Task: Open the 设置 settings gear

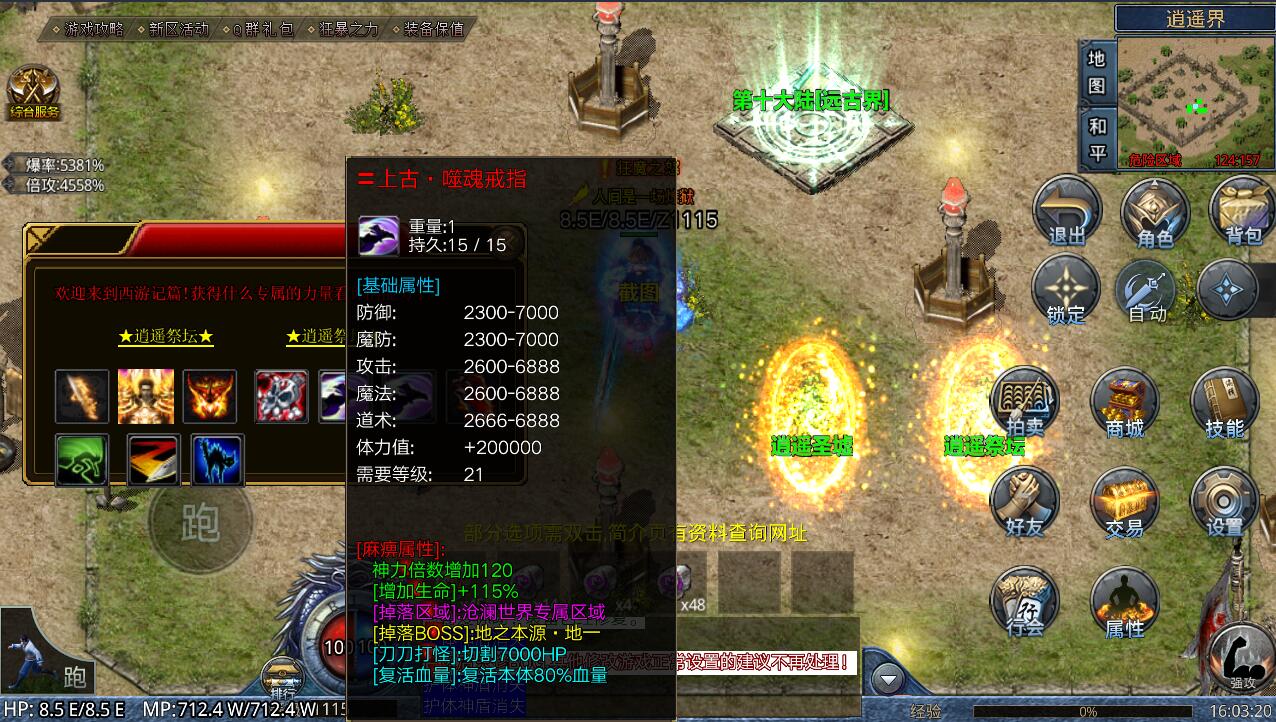Action: 1224,502
